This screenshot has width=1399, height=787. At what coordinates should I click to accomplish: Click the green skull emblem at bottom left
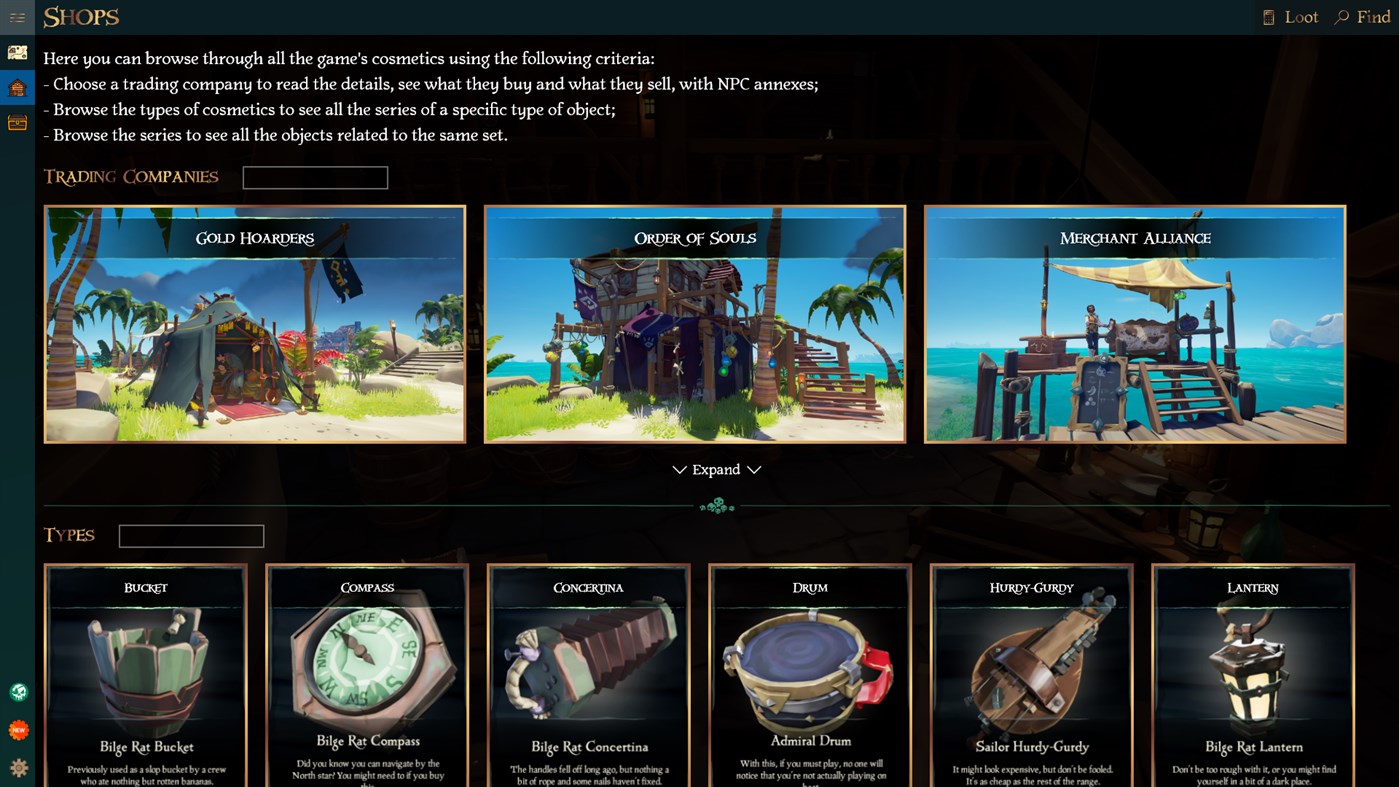(18, 691)
